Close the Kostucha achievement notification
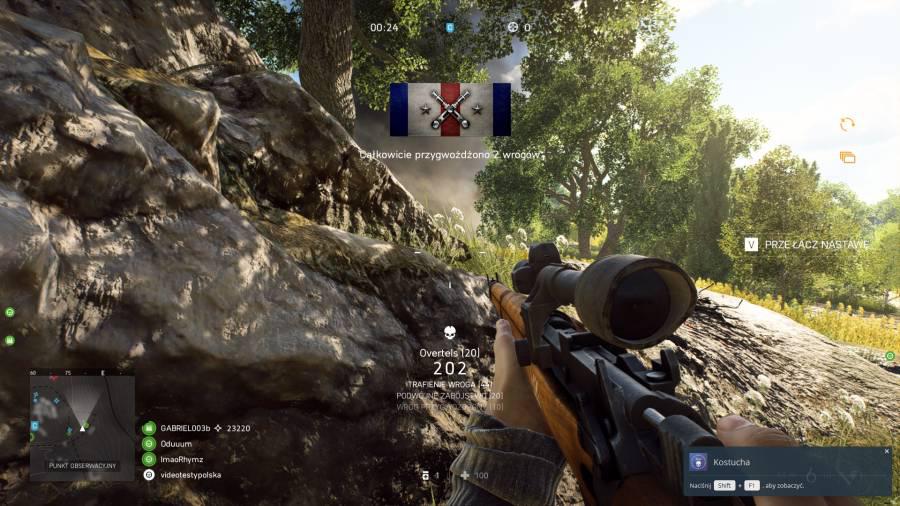Image resolution: width=900 pixels, height=506 pixels. (886, 451)
